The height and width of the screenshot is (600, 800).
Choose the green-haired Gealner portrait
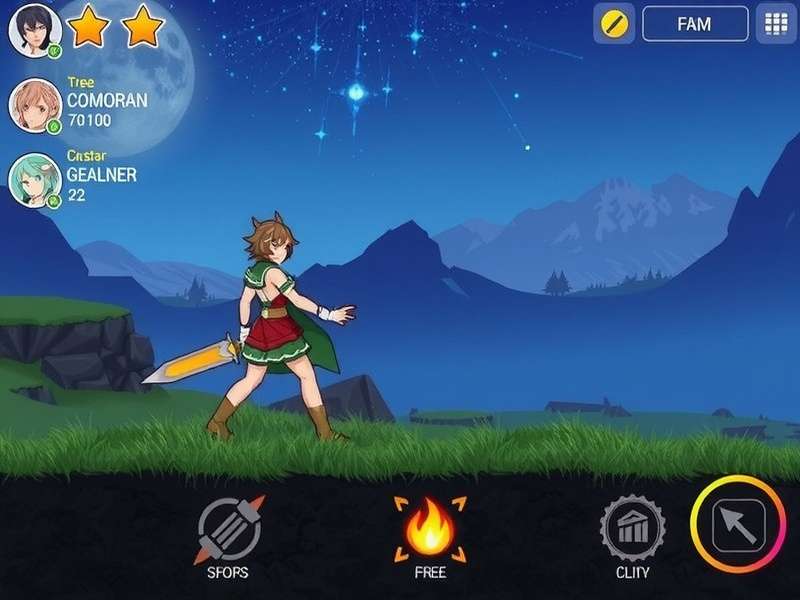[35, 180]
